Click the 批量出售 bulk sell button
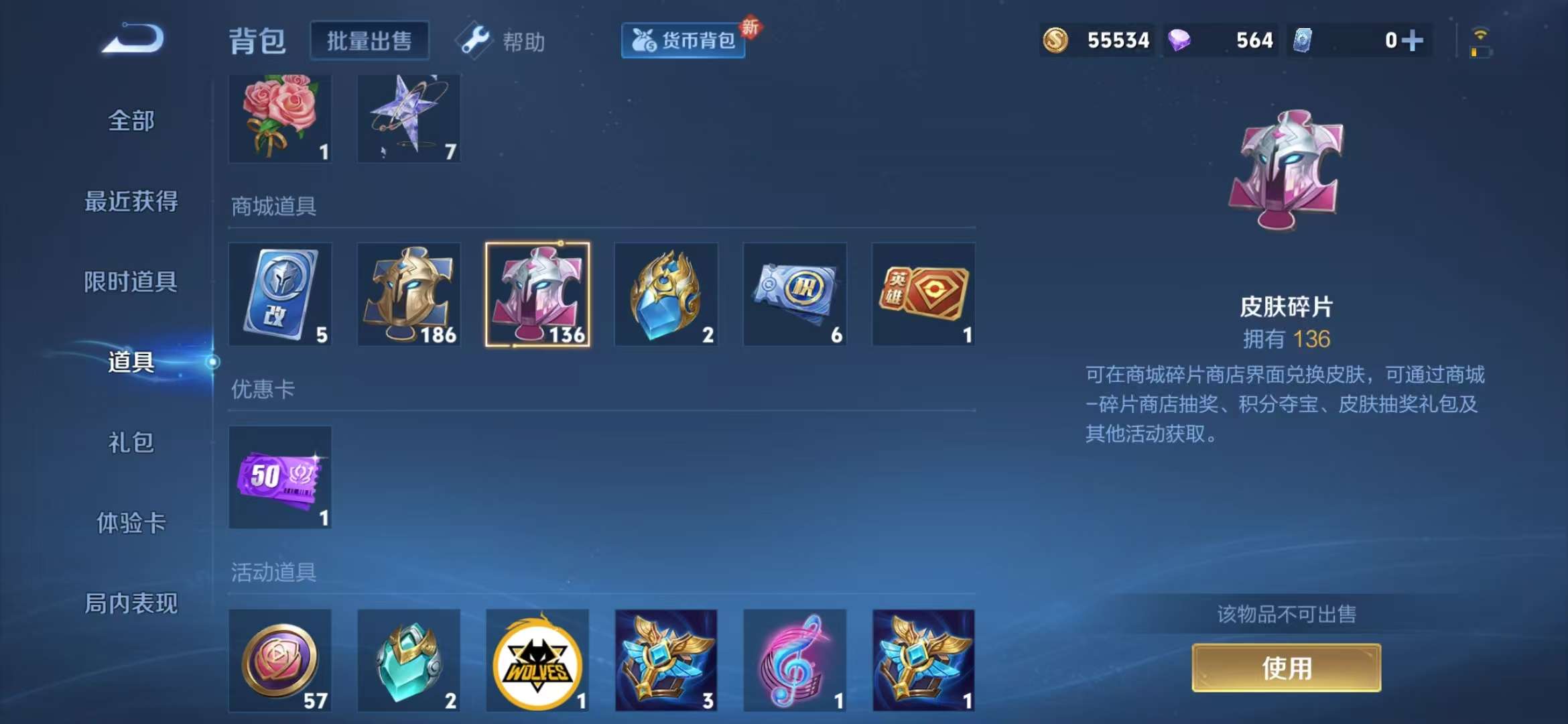1568x724 pixels. coord(369,40)
